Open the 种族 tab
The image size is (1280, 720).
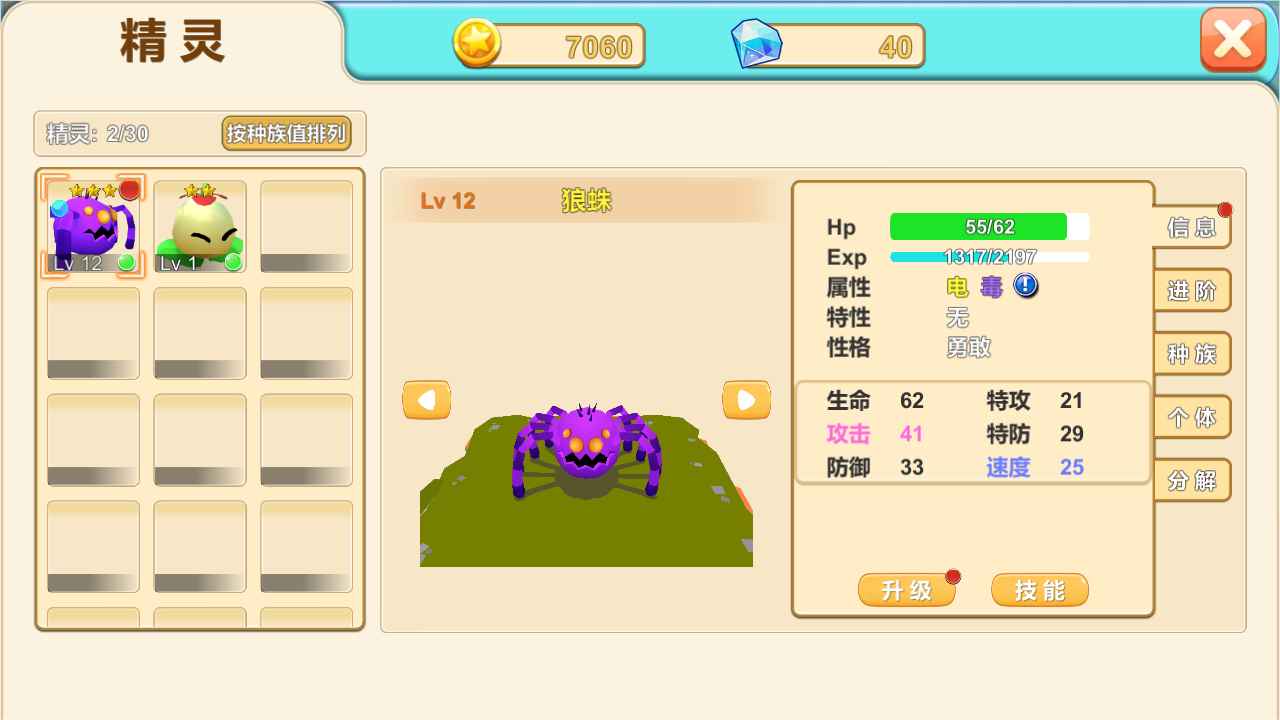[1193, 354]
